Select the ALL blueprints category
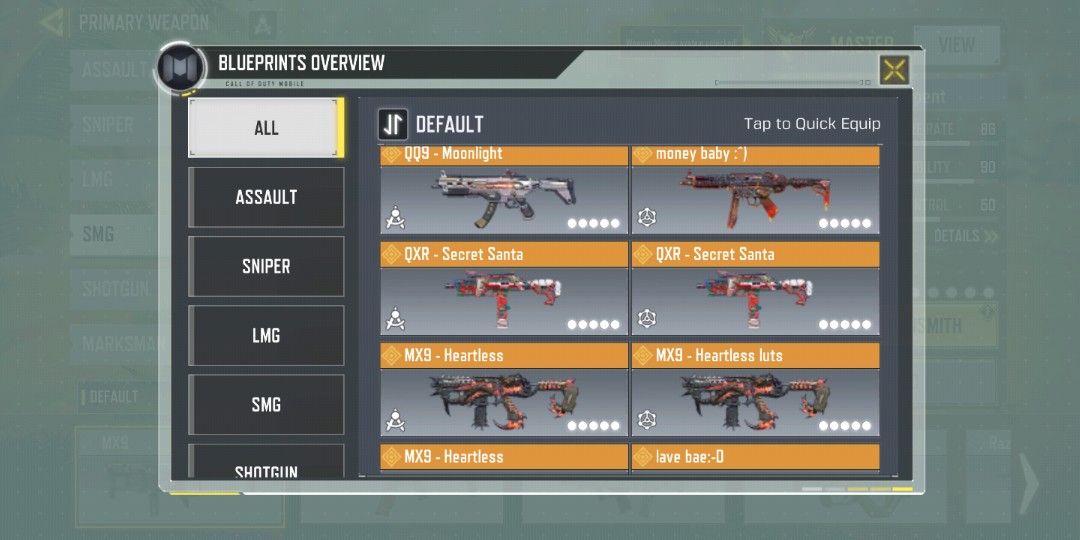This screenshot has height=540, width=1080. coord(266,128)
